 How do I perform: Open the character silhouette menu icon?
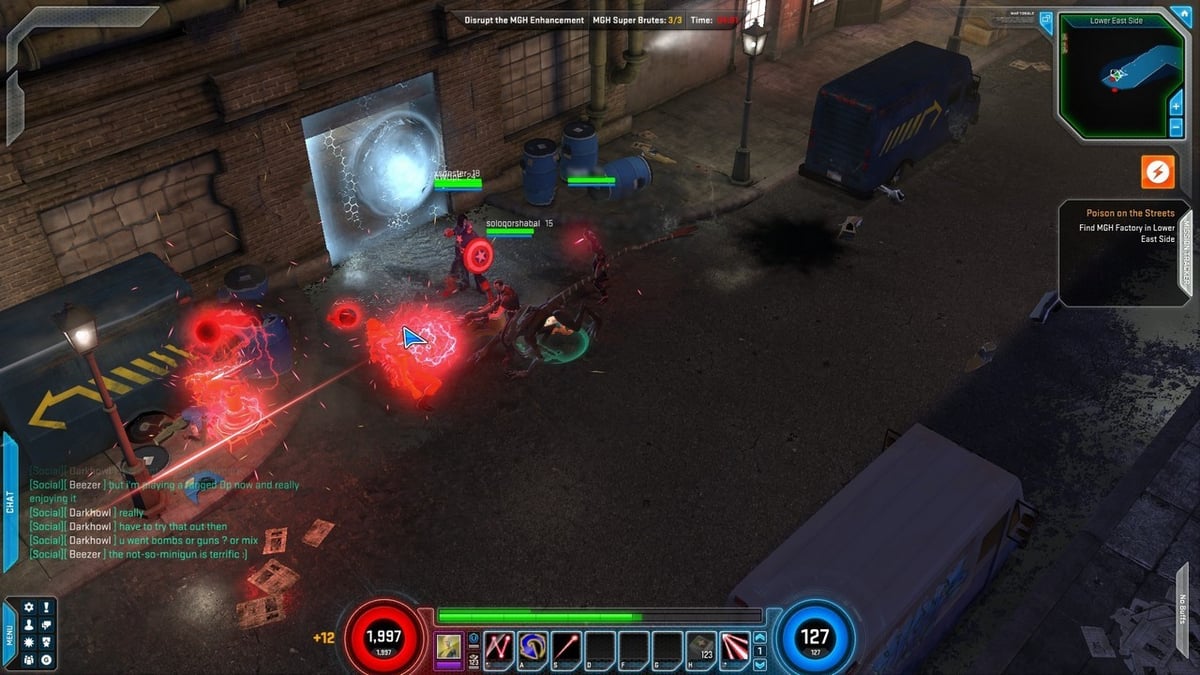[28, 624]
